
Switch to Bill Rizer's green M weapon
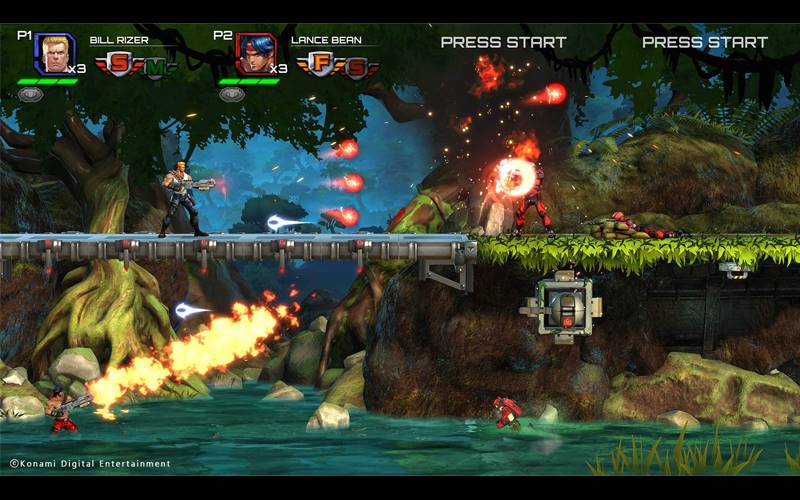pos(157,68)
